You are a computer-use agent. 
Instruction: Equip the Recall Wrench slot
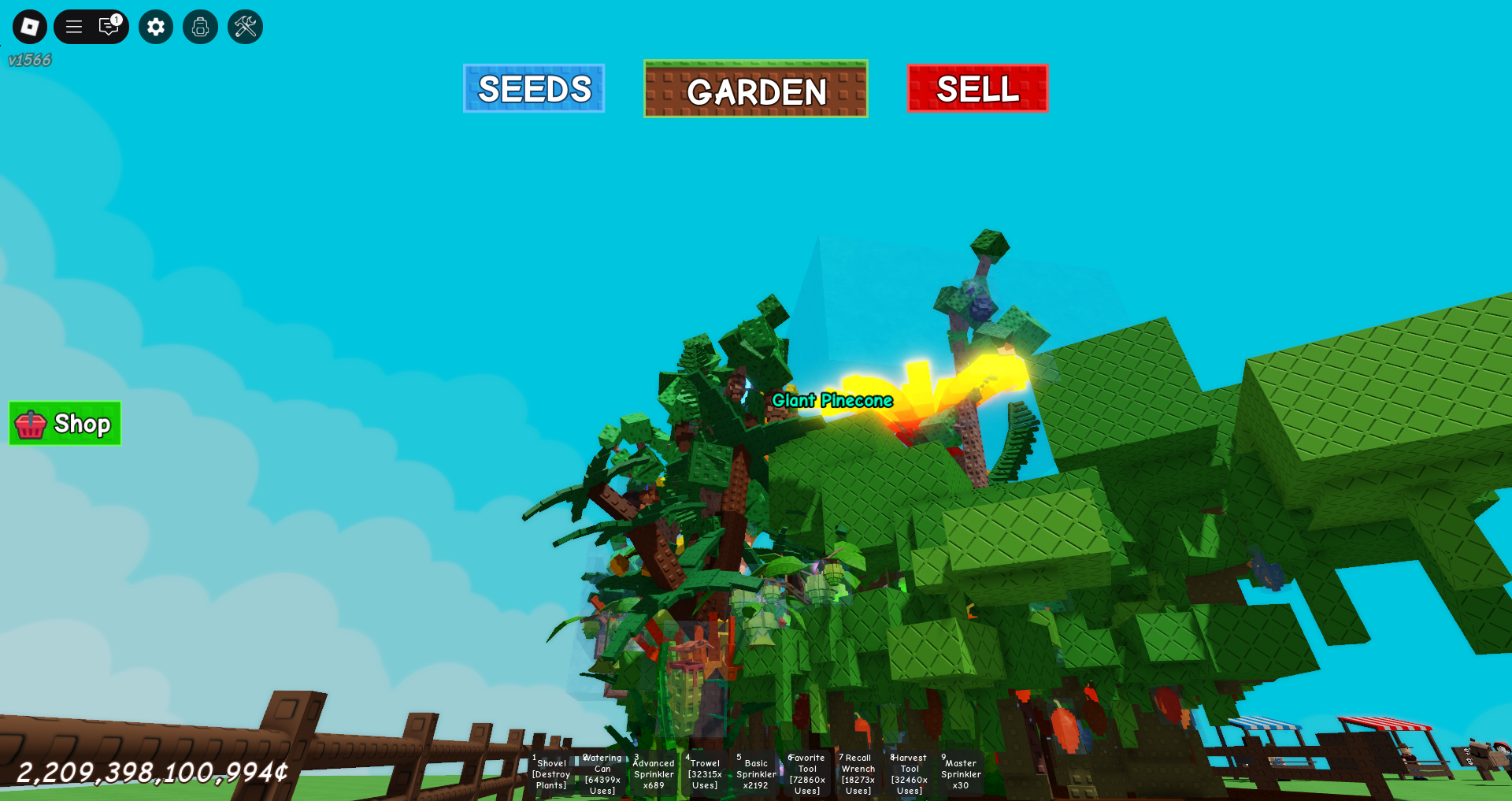858,773
